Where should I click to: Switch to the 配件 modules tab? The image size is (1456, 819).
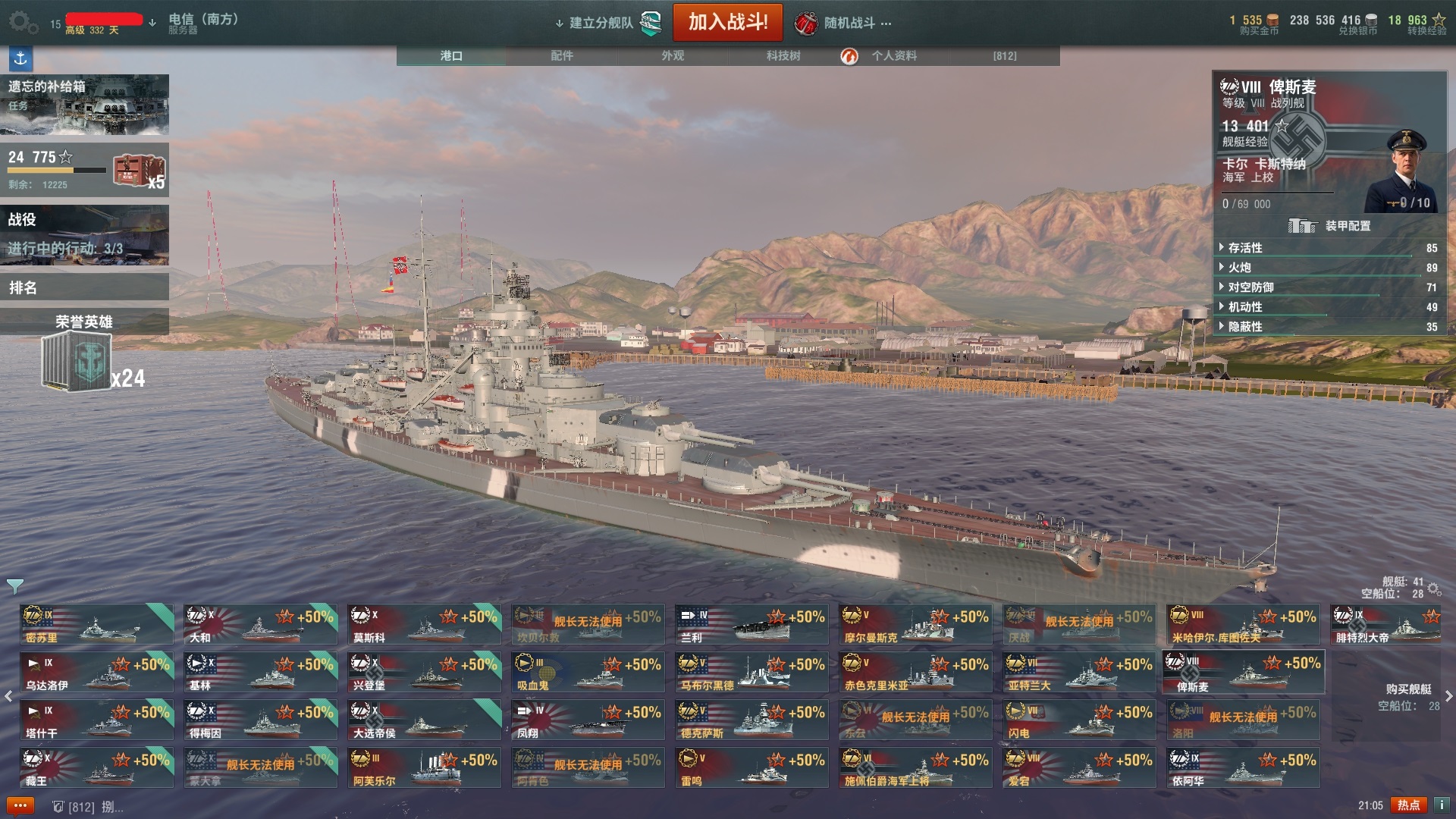(561, 55)
